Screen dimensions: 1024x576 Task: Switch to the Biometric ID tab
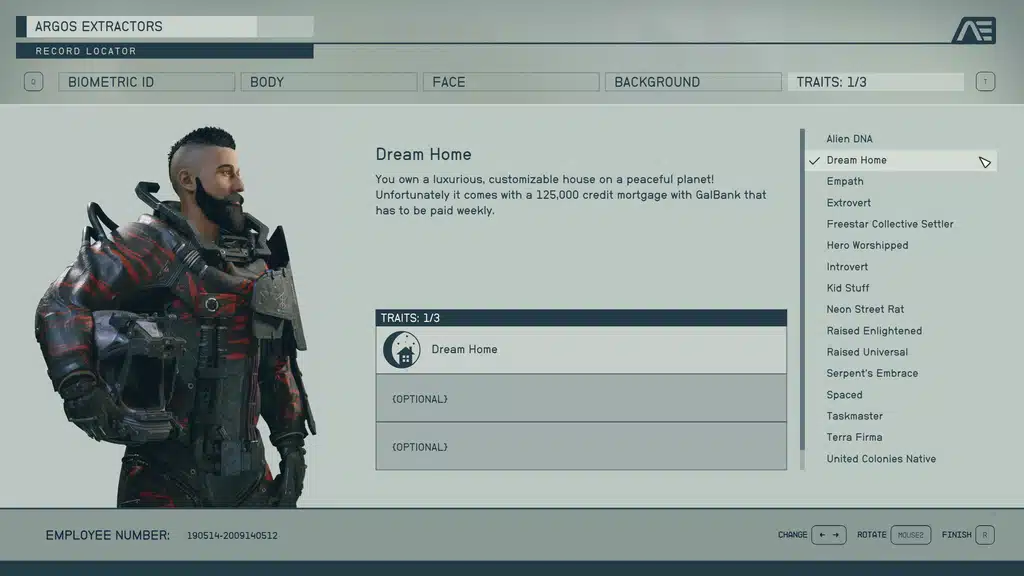click(146, 82)
